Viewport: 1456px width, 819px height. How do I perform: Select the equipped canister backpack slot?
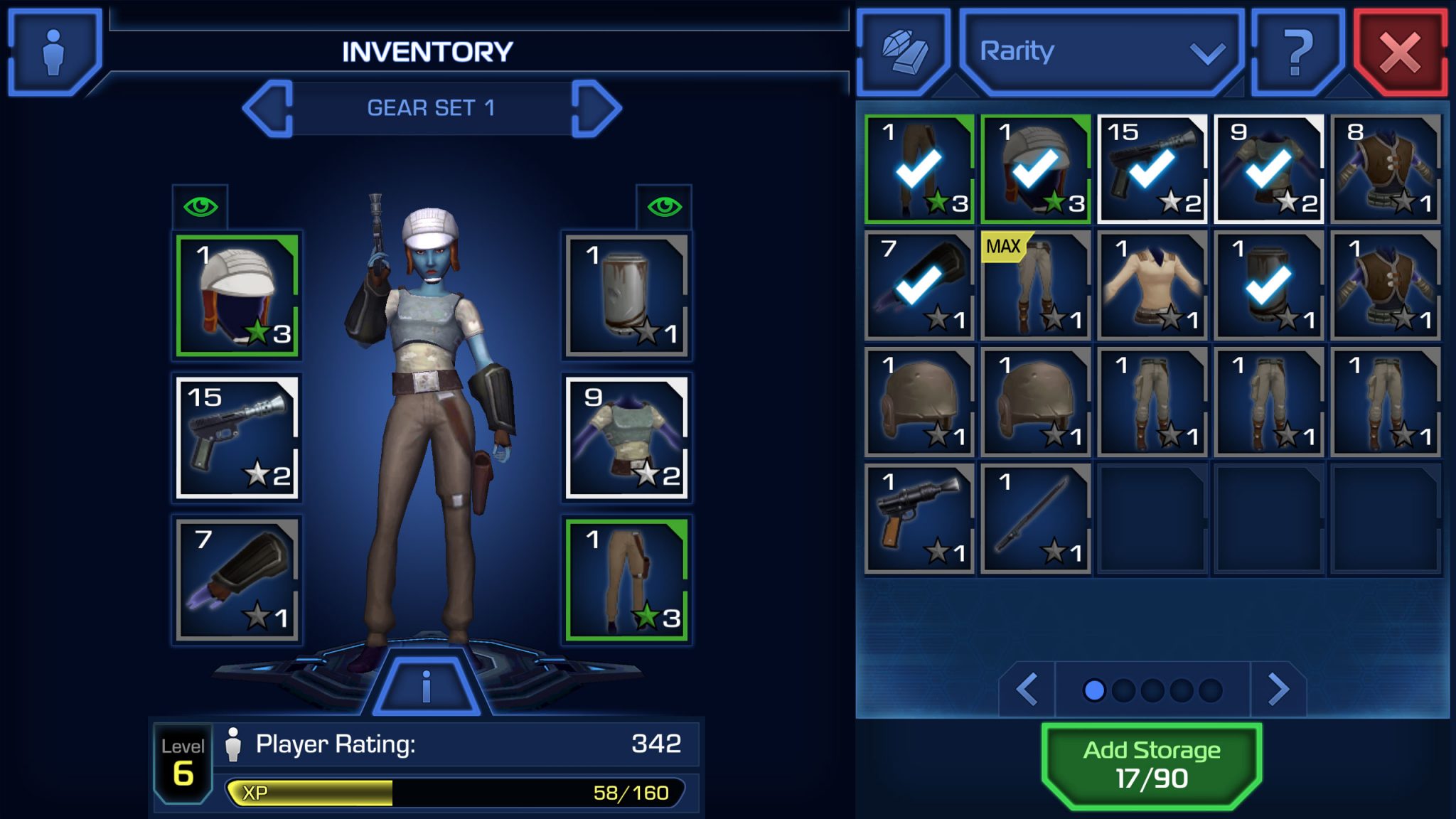coord(626,295)
